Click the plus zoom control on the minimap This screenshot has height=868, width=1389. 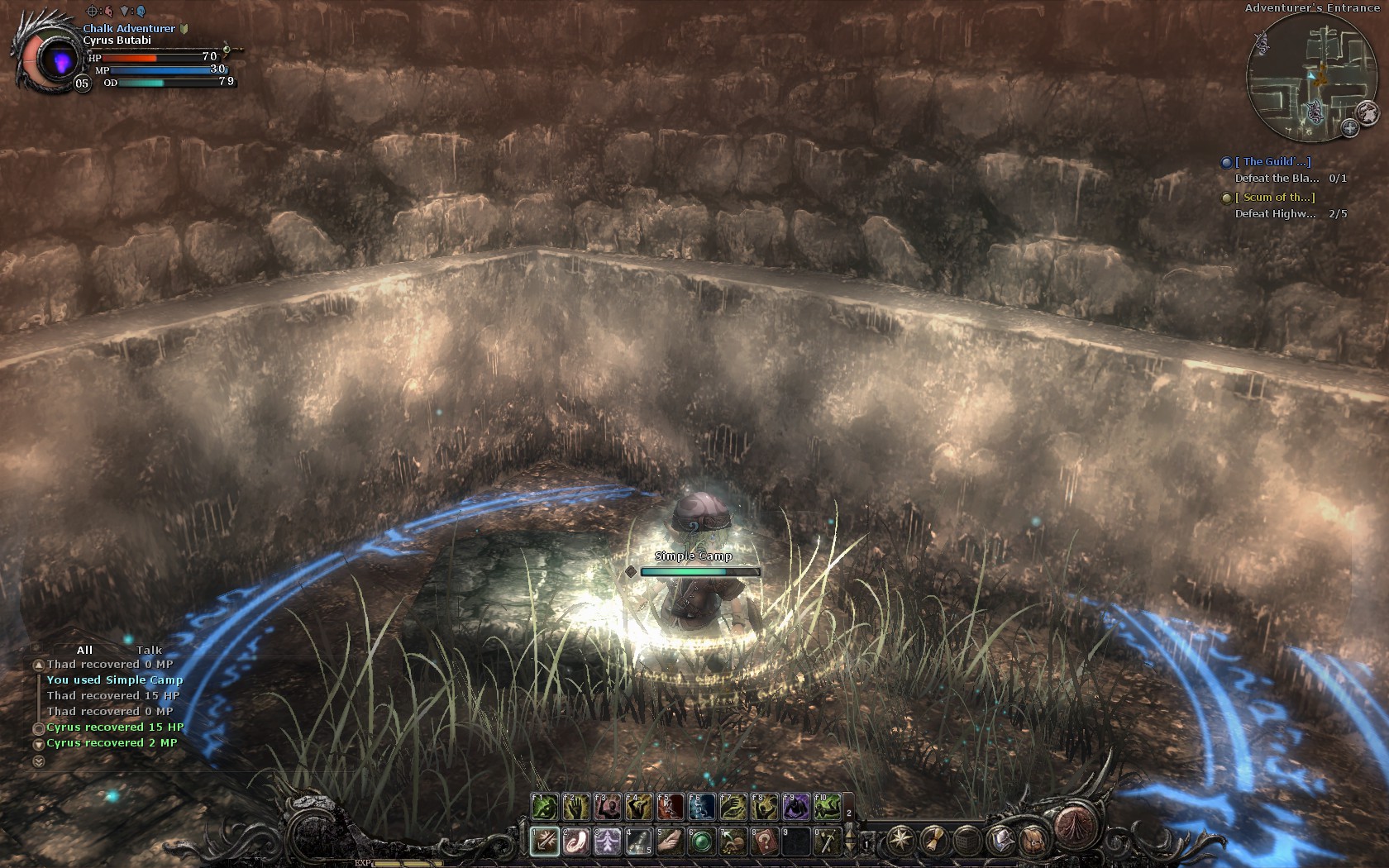[1349, 129]
